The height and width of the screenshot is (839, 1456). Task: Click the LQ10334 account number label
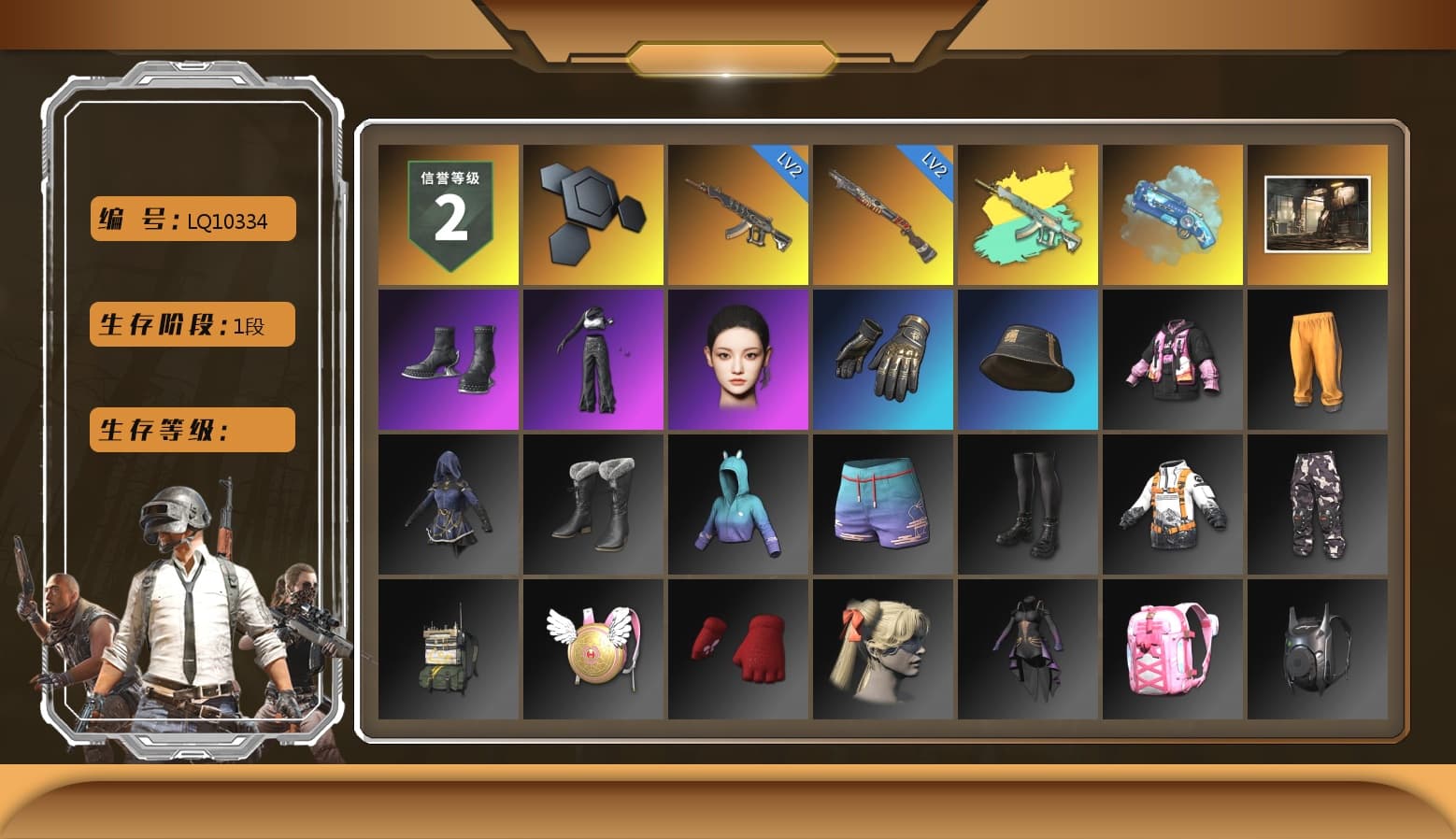(191, 219)
